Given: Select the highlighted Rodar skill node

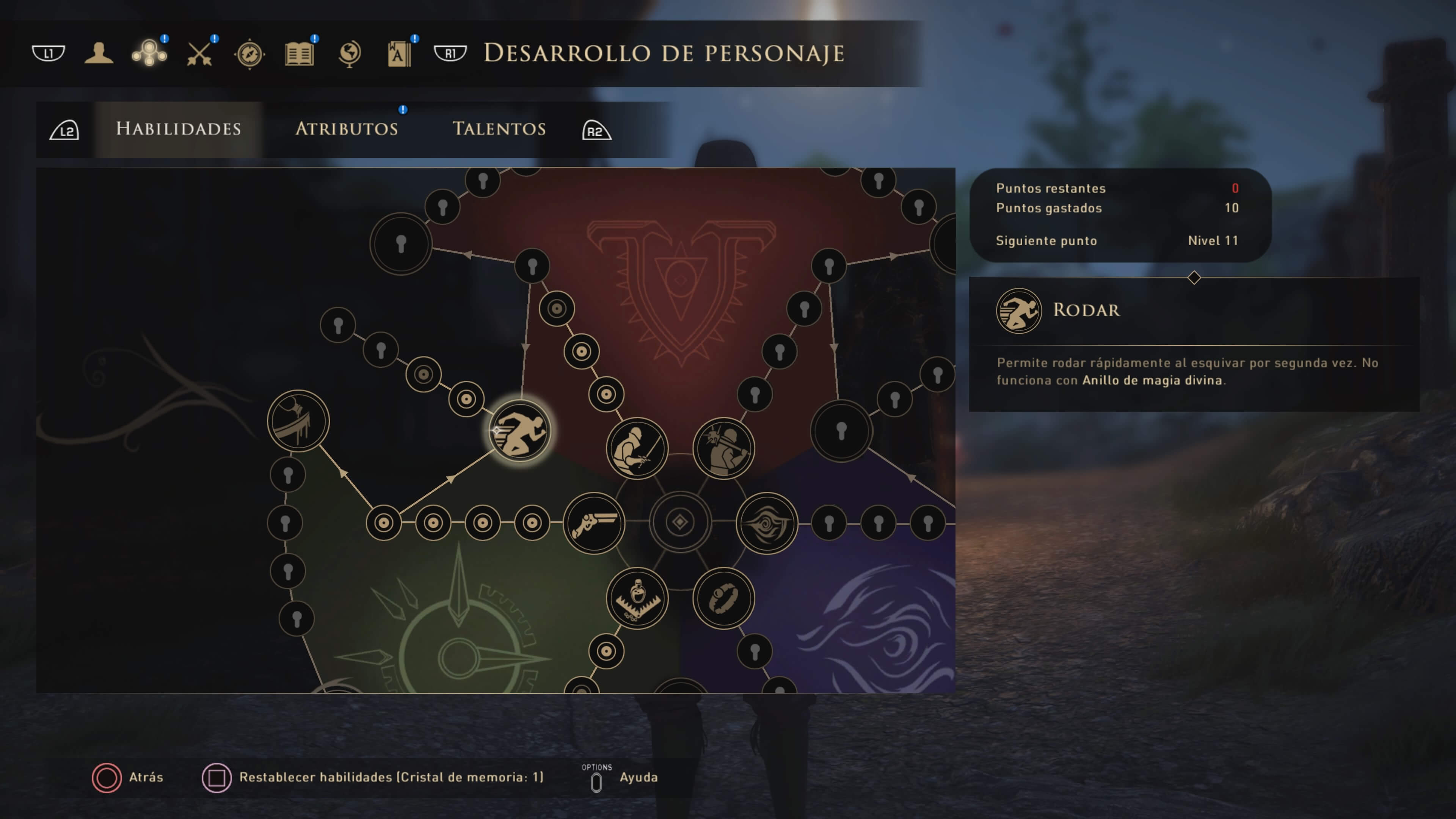Looking at the screenshot, I should click(x=519, y=431).
